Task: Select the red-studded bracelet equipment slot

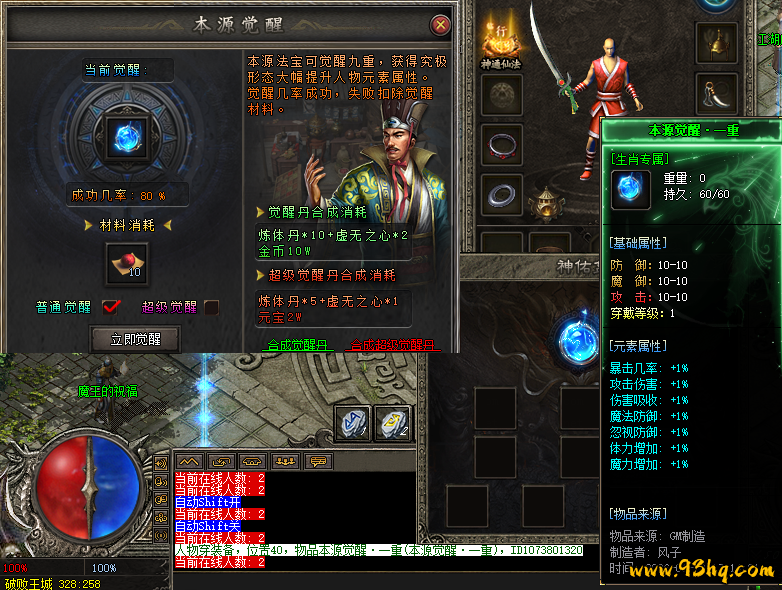Action: pos(501,145)
